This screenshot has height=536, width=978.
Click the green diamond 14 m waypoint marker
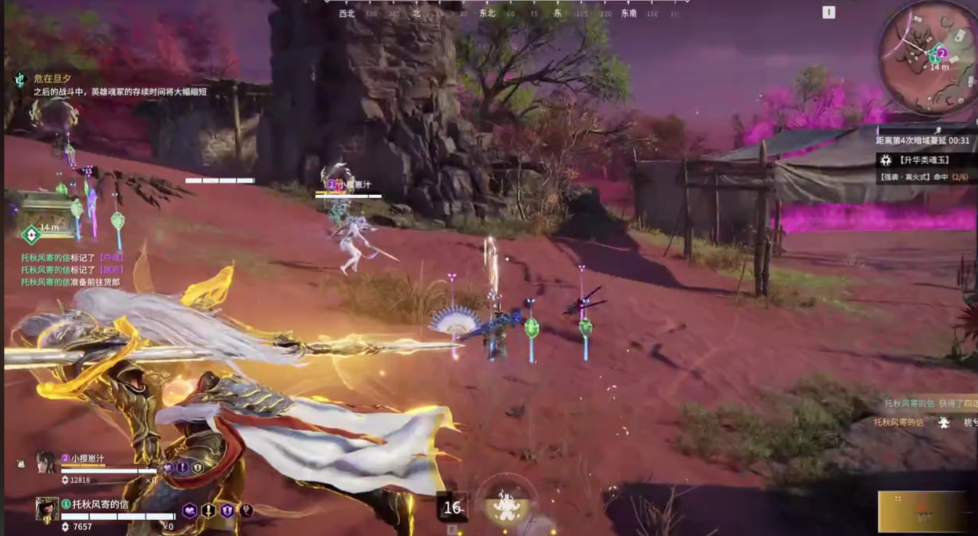pos(31,234)
